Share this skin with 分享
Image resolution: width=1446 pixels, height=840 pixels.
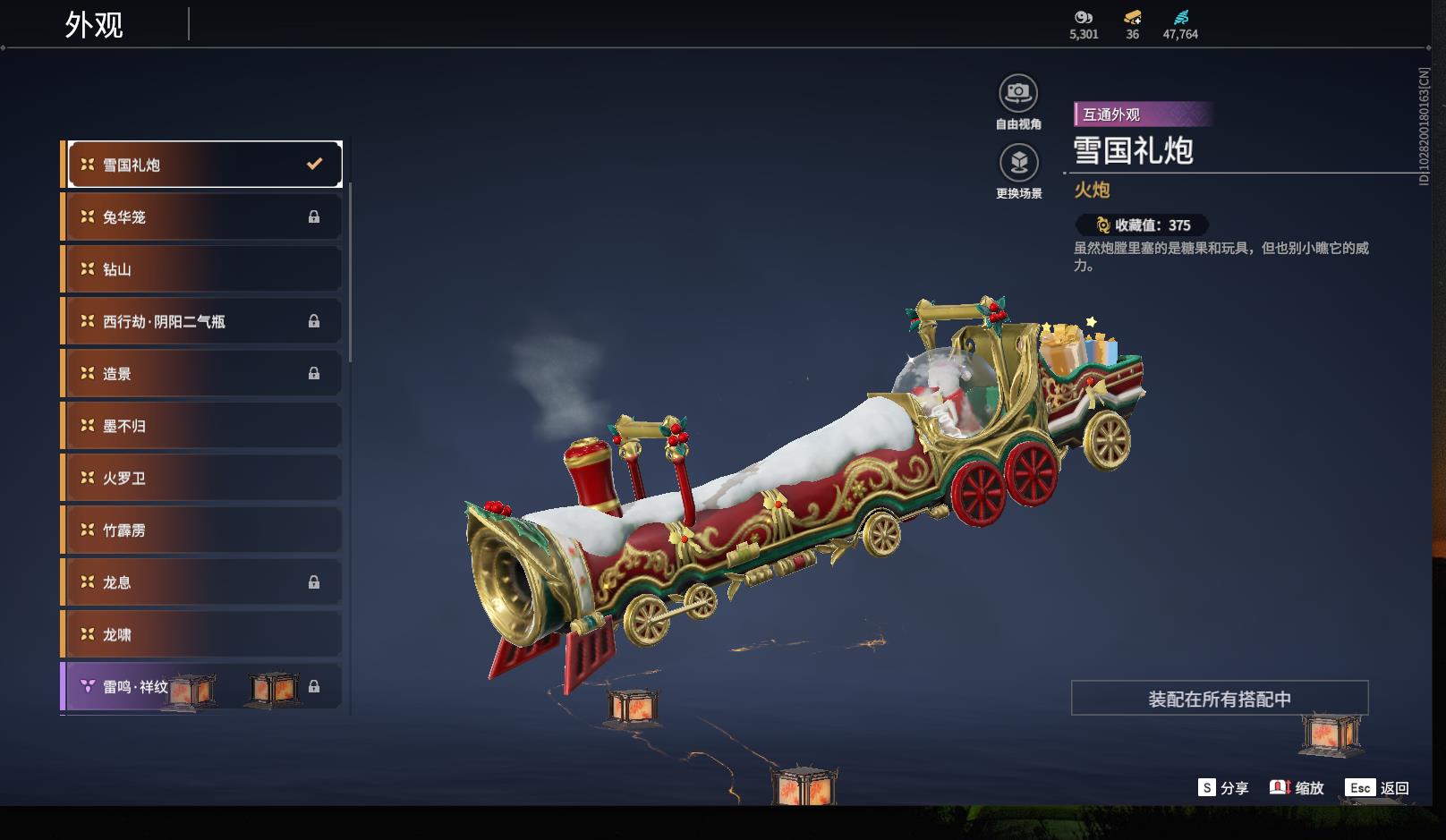point(1223,788)
